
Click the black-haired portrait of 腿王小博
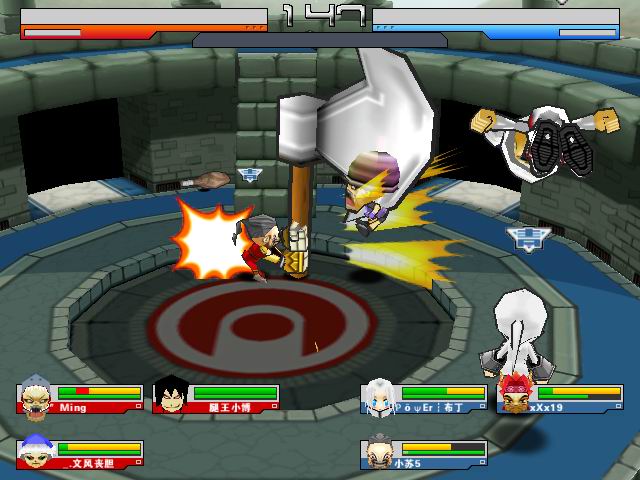coord(169,396)
